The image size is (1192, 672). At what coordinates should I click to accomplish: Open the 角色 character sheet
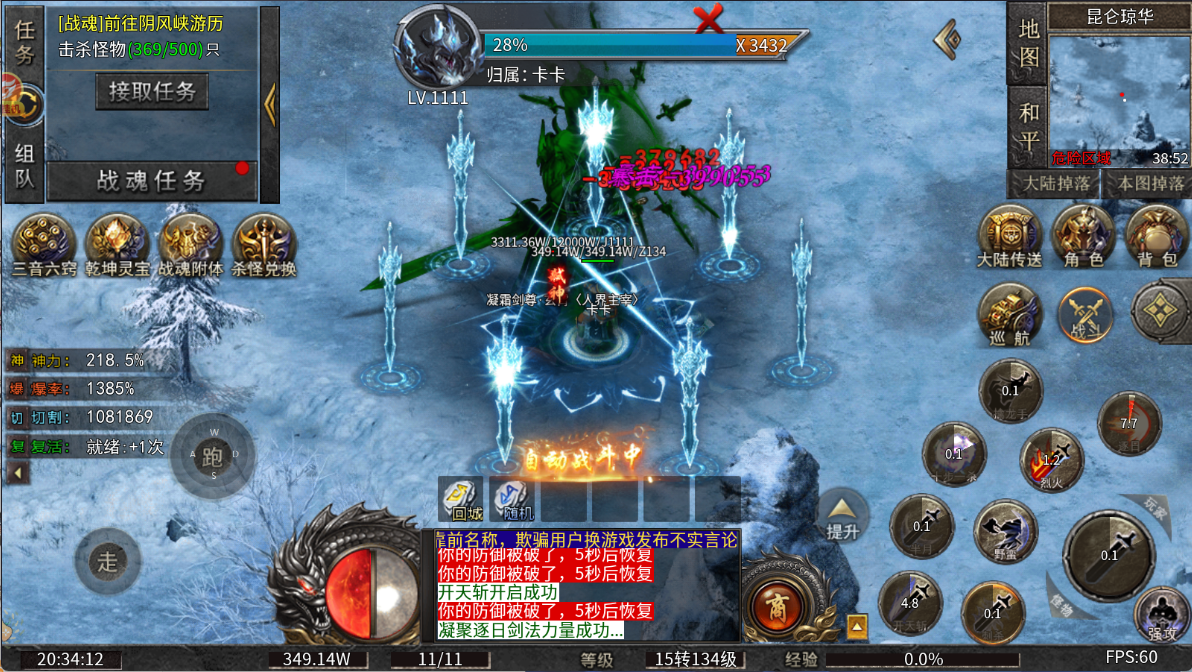coord(1083,234)
